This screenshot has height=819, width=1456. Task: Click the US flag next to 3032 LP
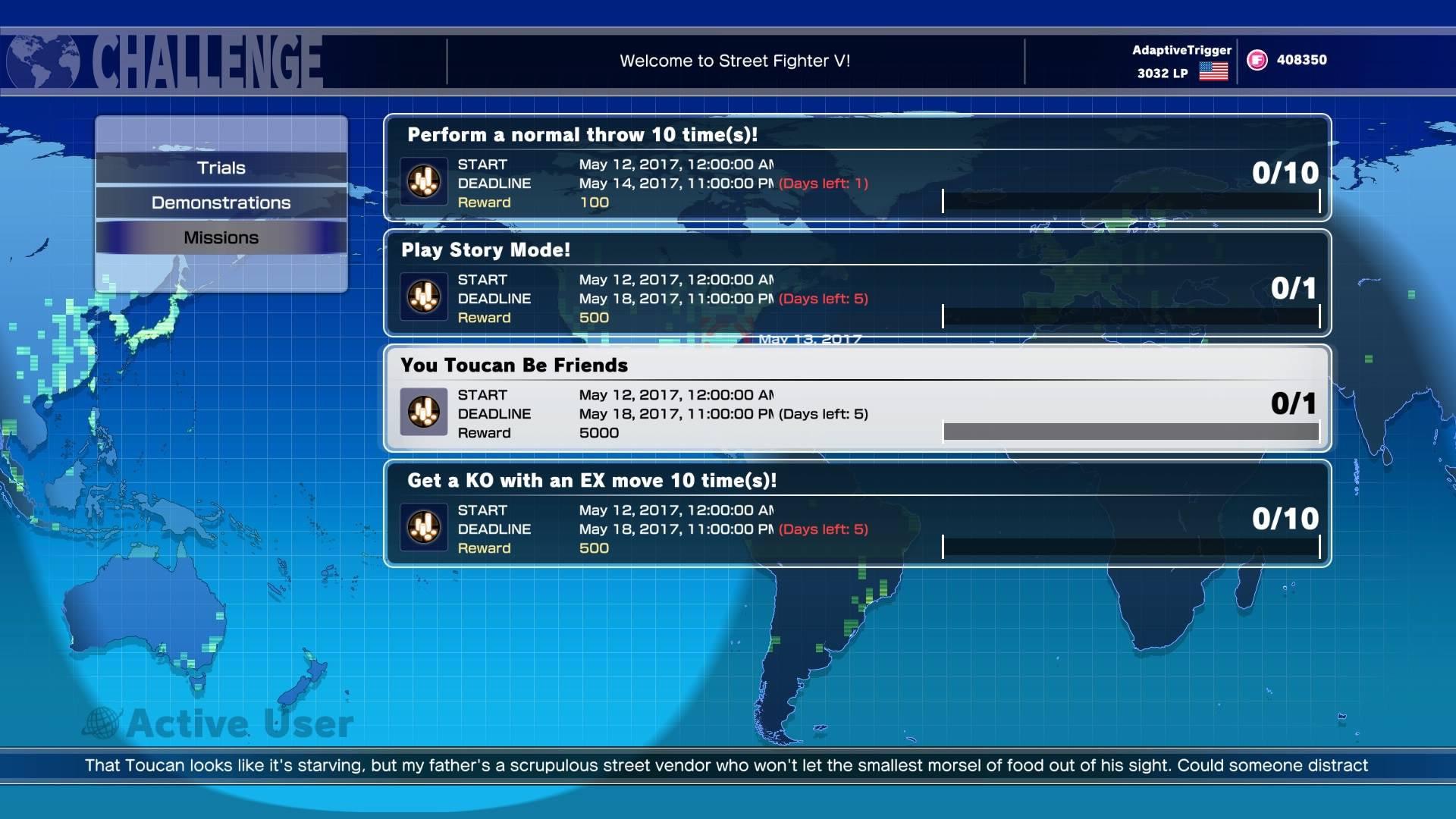[x=1214, y=73]
